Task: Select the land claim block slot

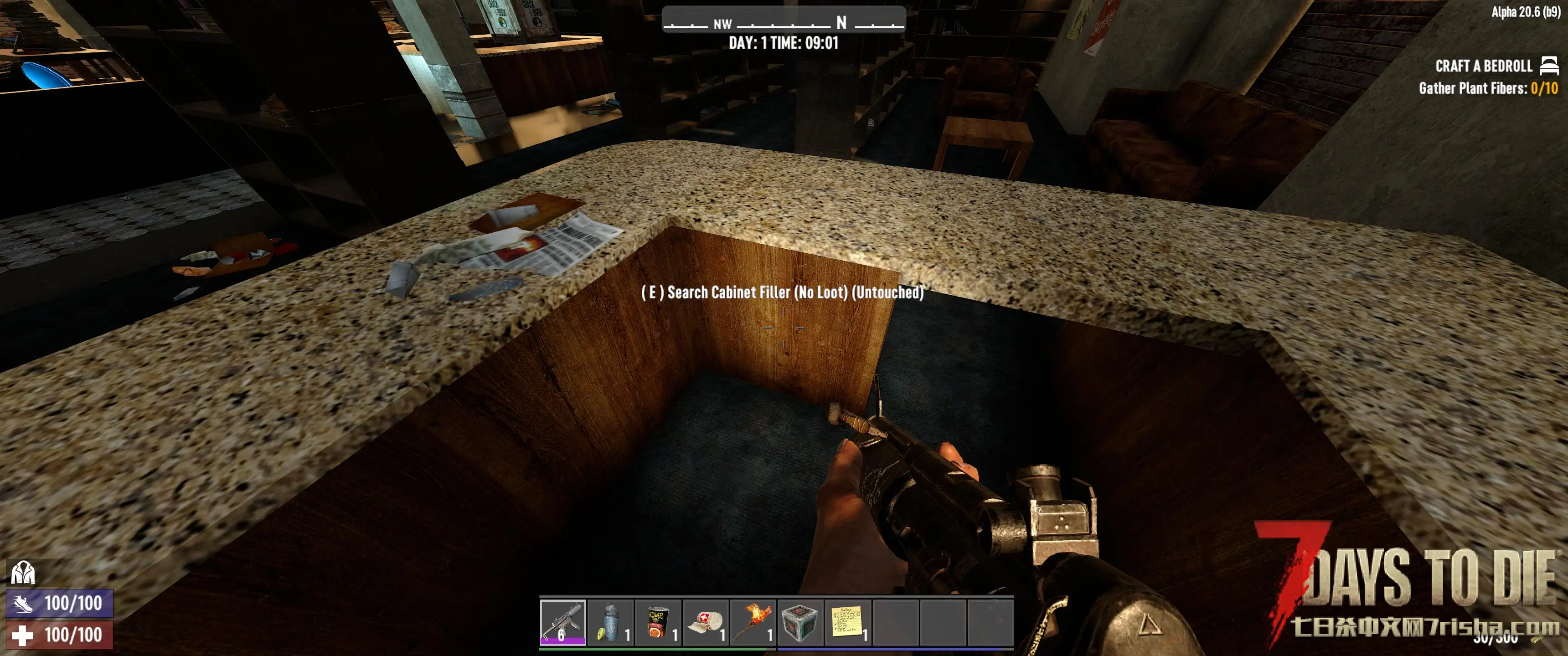Action: click(800, 622)
